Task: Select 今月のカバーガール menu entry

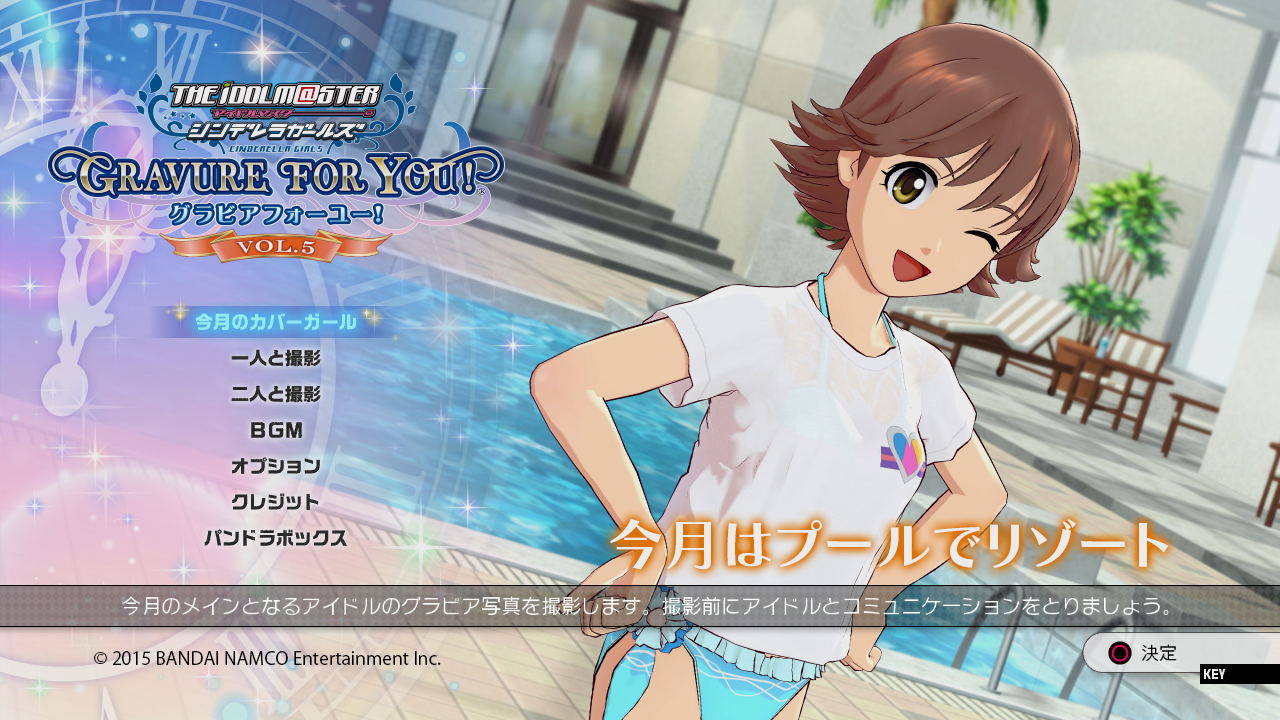Action: tap(275, 322)
